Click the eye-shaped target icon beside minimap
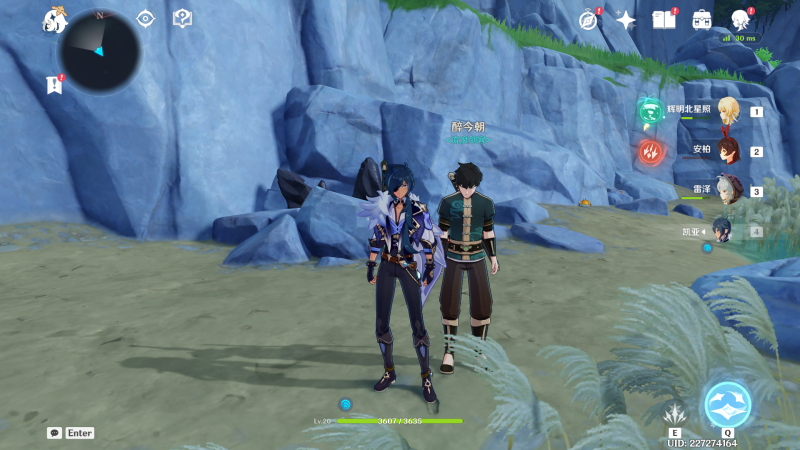 tap(146, 18)
